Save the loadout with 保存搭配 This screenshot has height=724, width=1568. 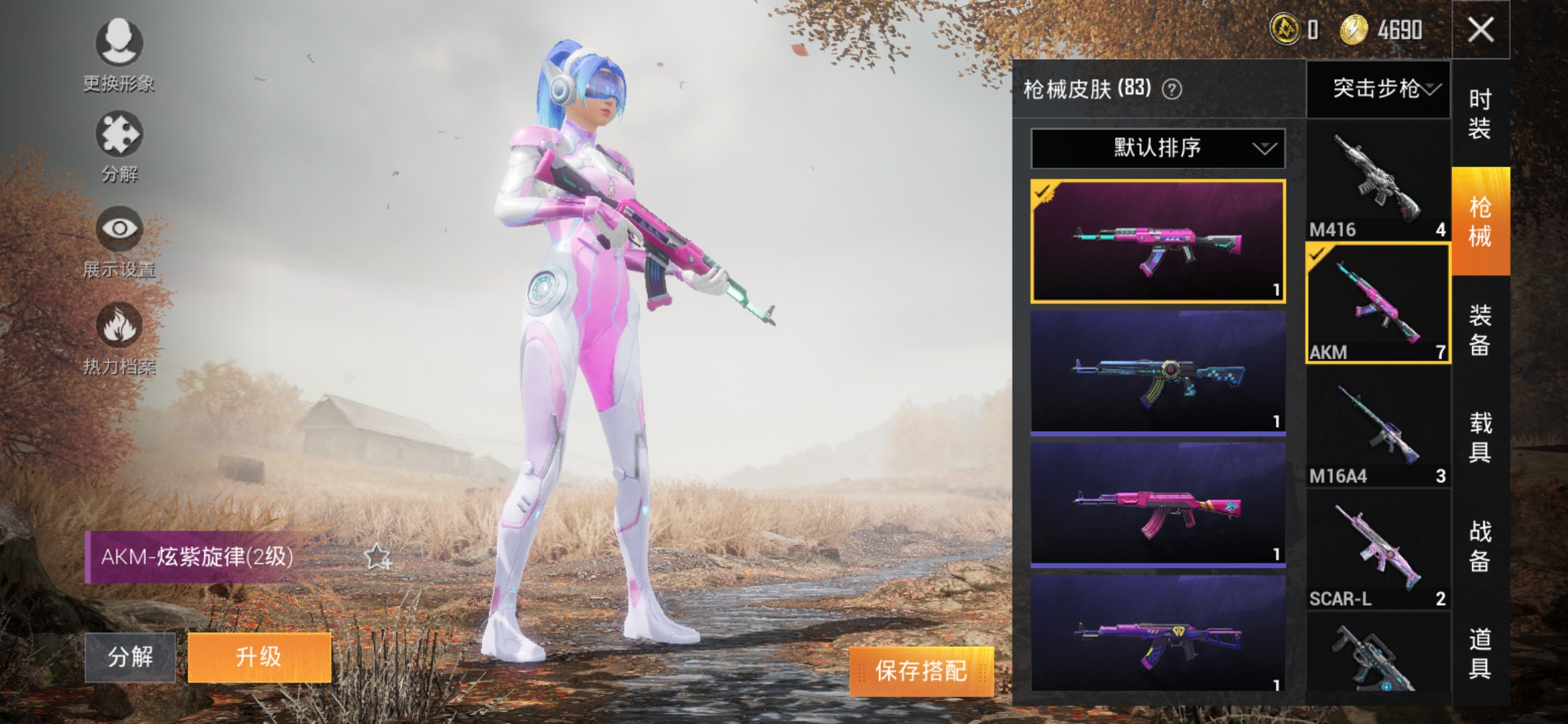pos(921,670)
